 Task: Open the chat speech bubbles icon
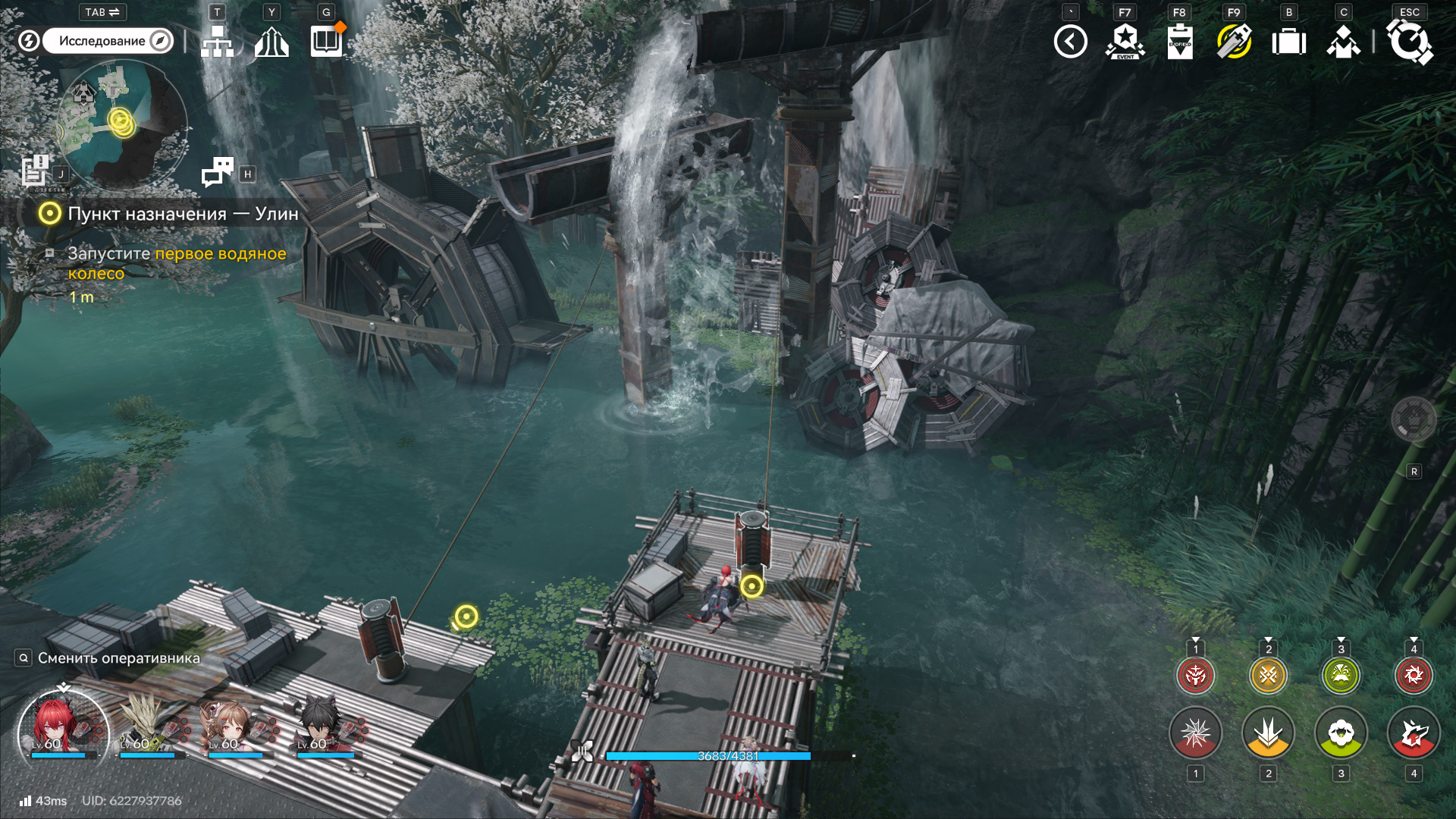(218, 172)
